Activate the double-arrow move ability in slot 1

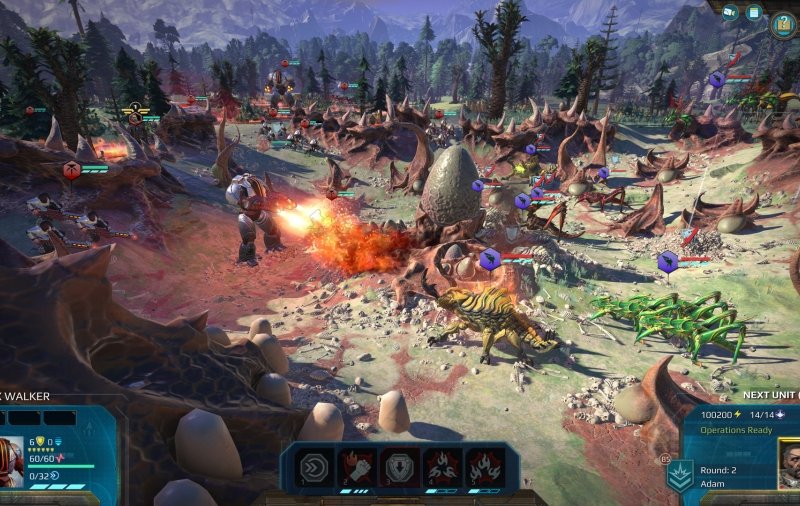click(315, 466)
